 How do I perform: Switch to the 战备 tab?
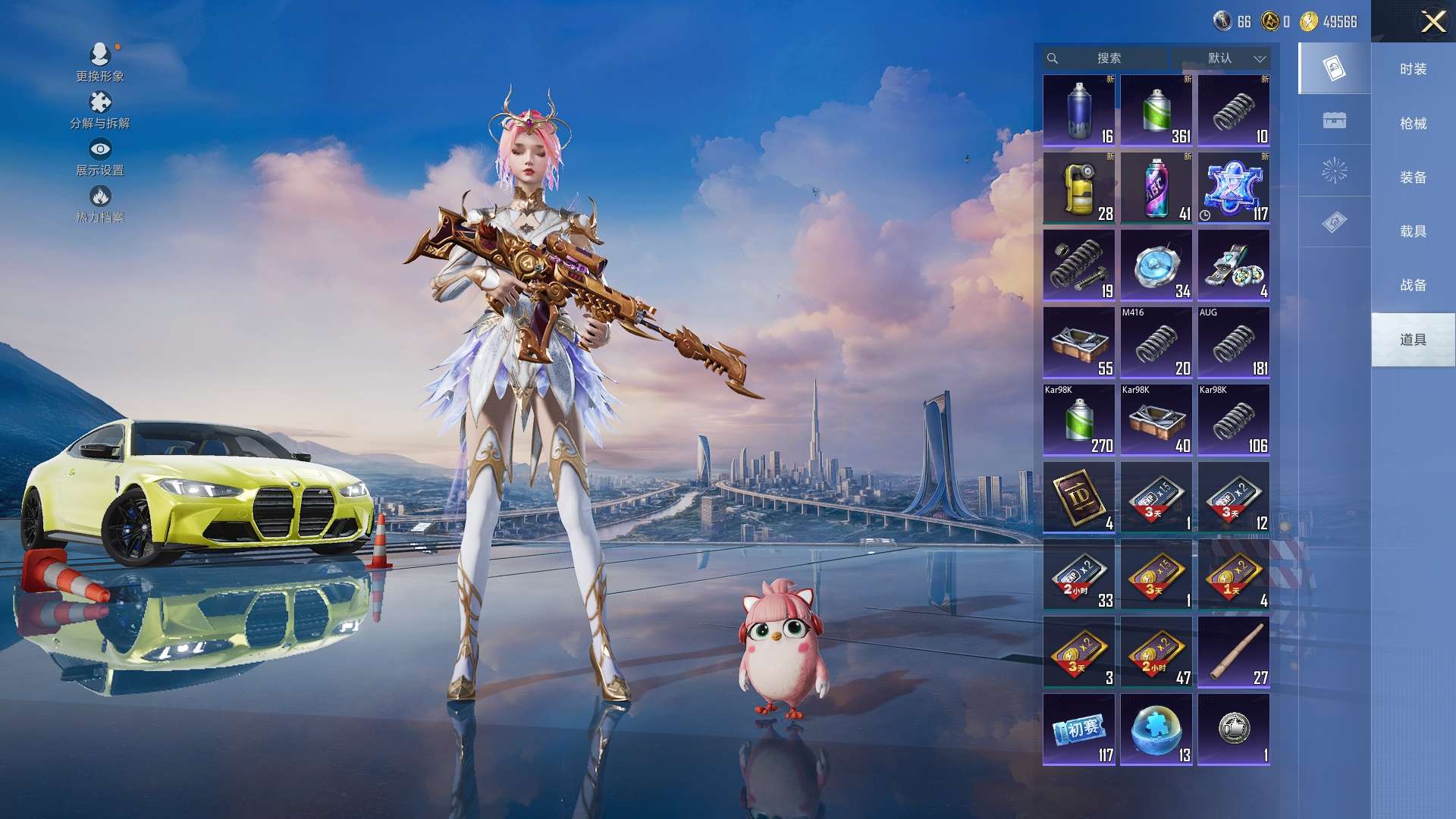click(x=1413, y=285)
